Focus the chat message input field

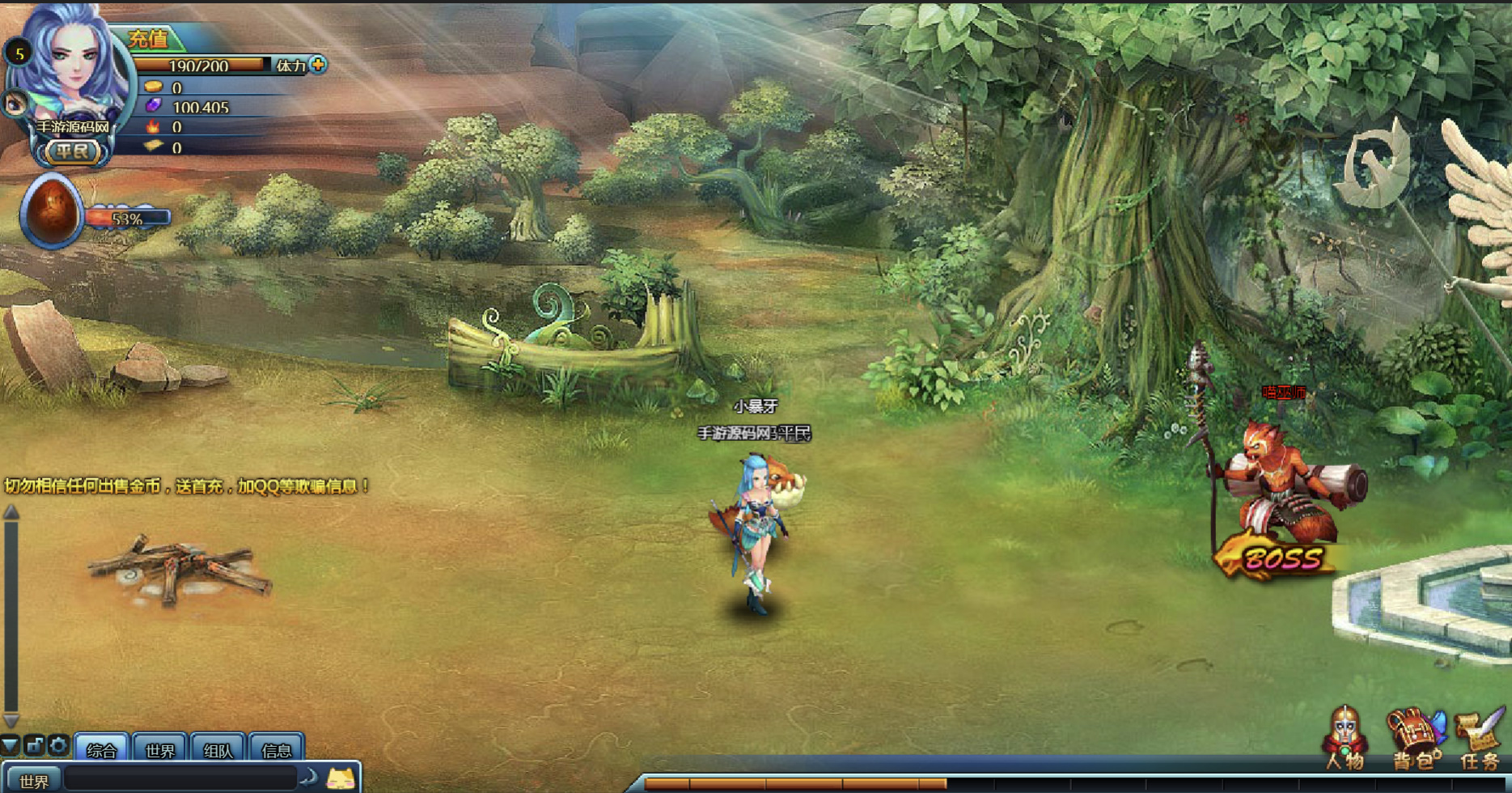point(181,779)
